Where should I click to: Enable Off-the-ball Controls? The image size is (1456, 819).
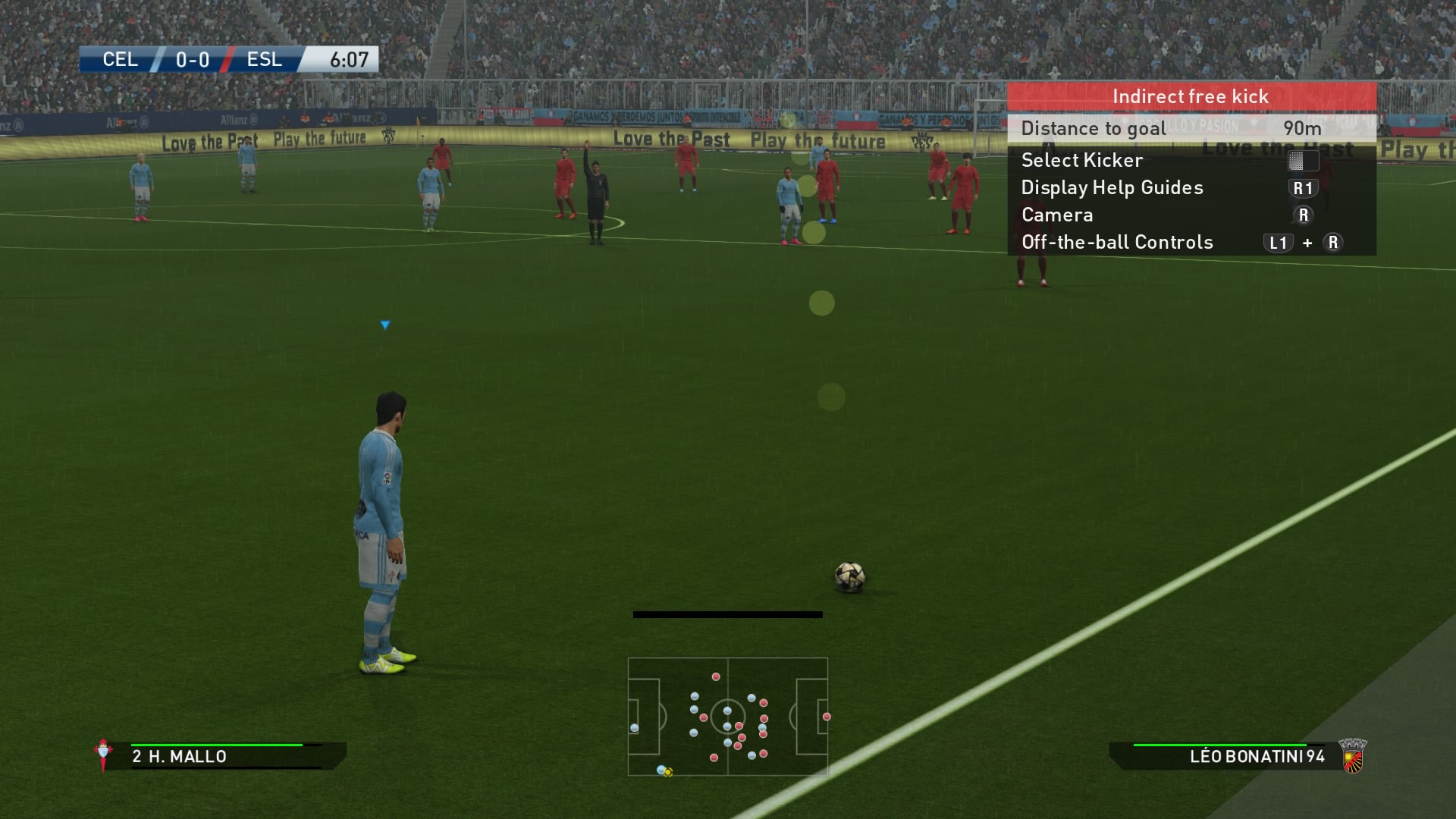(1116, 243)
